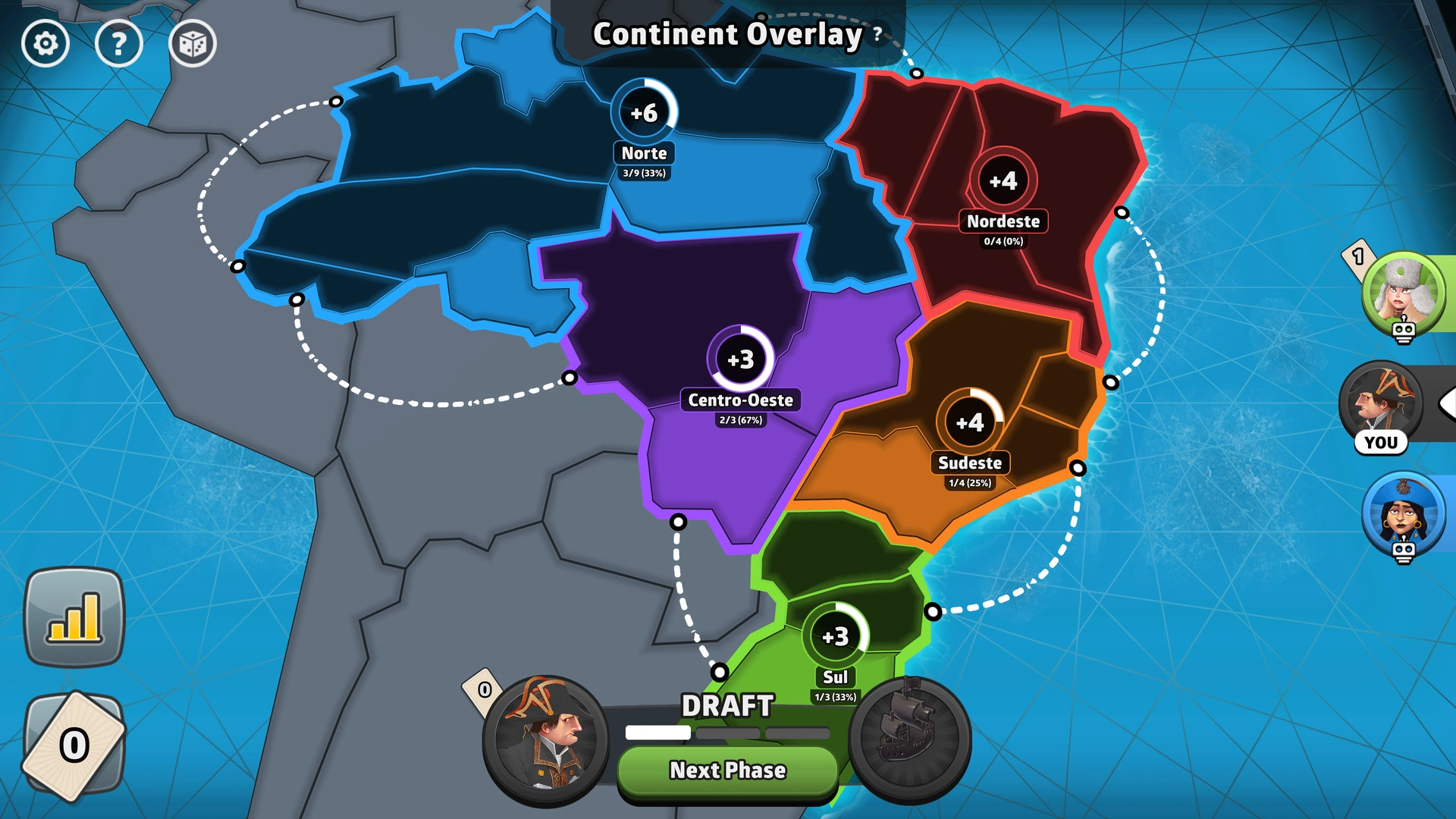This screenshot has width=1456, height=819.
Task: Click the help question mark icon
Action: pos(119,44)
